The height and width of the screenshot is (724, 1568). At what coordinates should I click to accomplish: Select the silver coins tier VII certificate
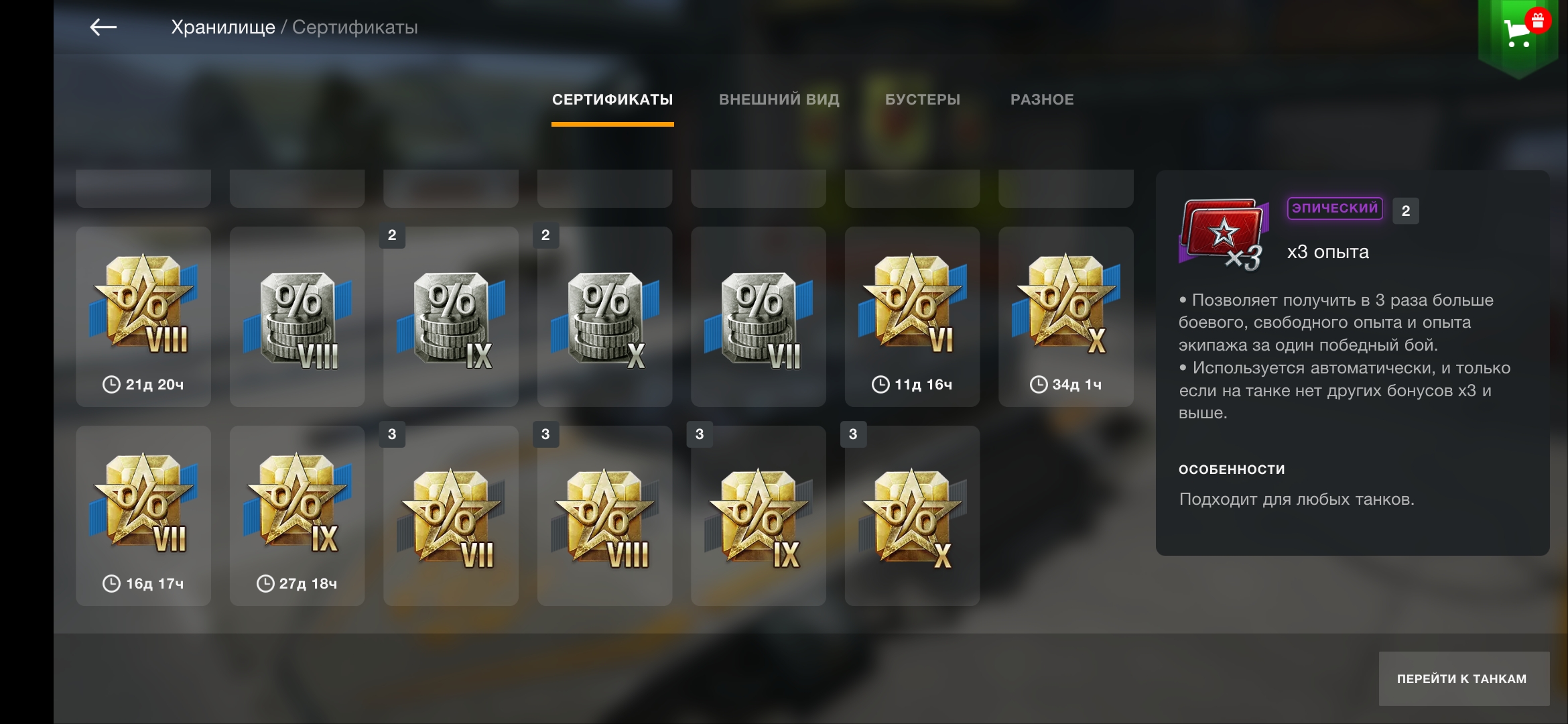[759, 316]
